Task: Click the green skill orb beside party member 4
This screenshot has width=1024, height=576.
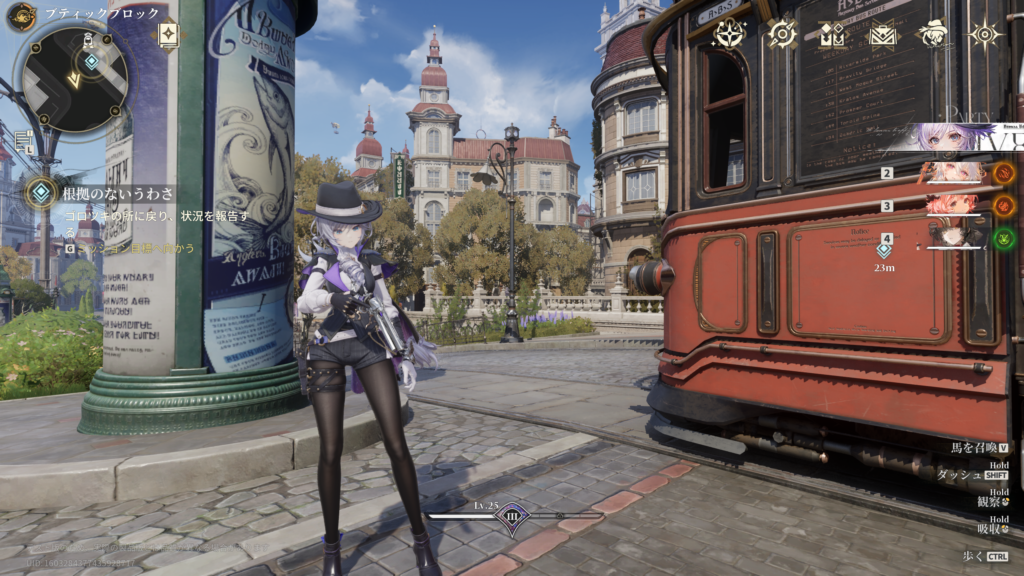Action: (1004, 238)
